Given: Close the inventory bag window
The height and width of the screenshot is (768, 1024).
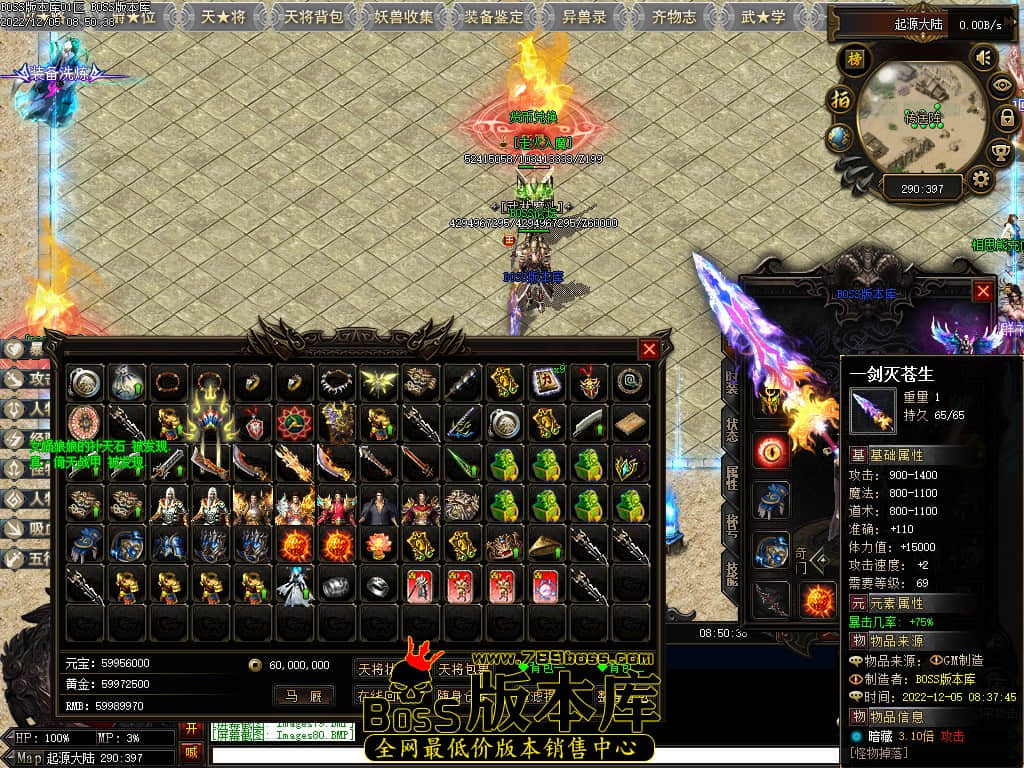Looking at the screenshot, I should pos(649,349).
